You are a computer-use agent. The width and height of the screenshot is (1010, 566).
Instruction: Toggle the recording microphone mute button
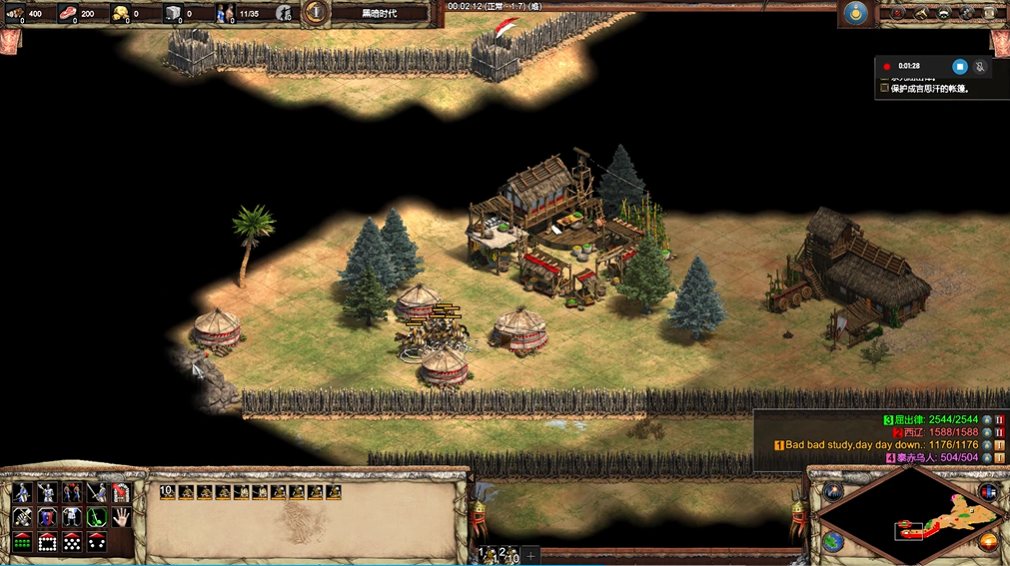click(981, 66)
